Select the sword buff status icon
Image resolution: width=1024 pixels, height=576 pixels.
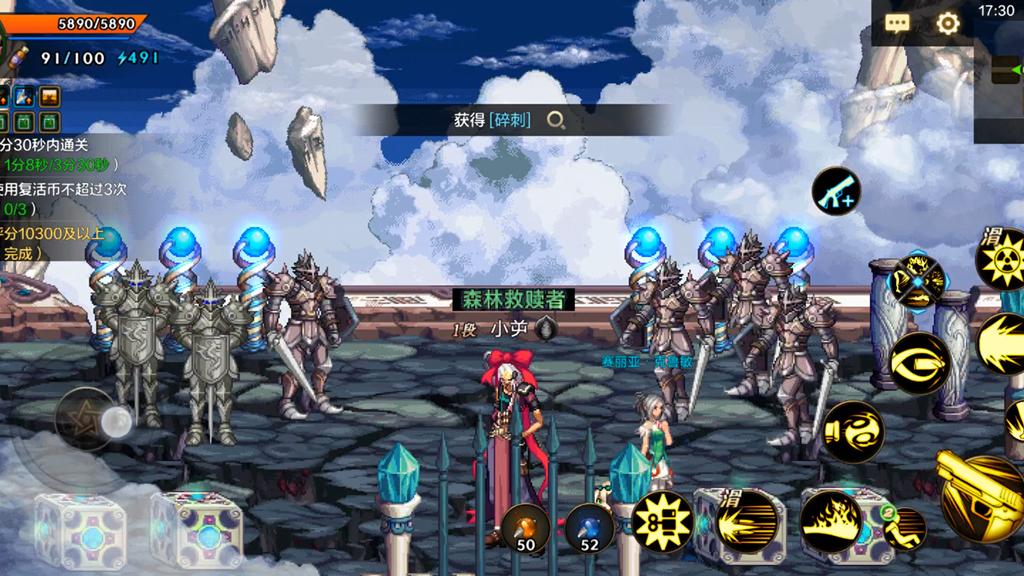(x=24, y=97)
